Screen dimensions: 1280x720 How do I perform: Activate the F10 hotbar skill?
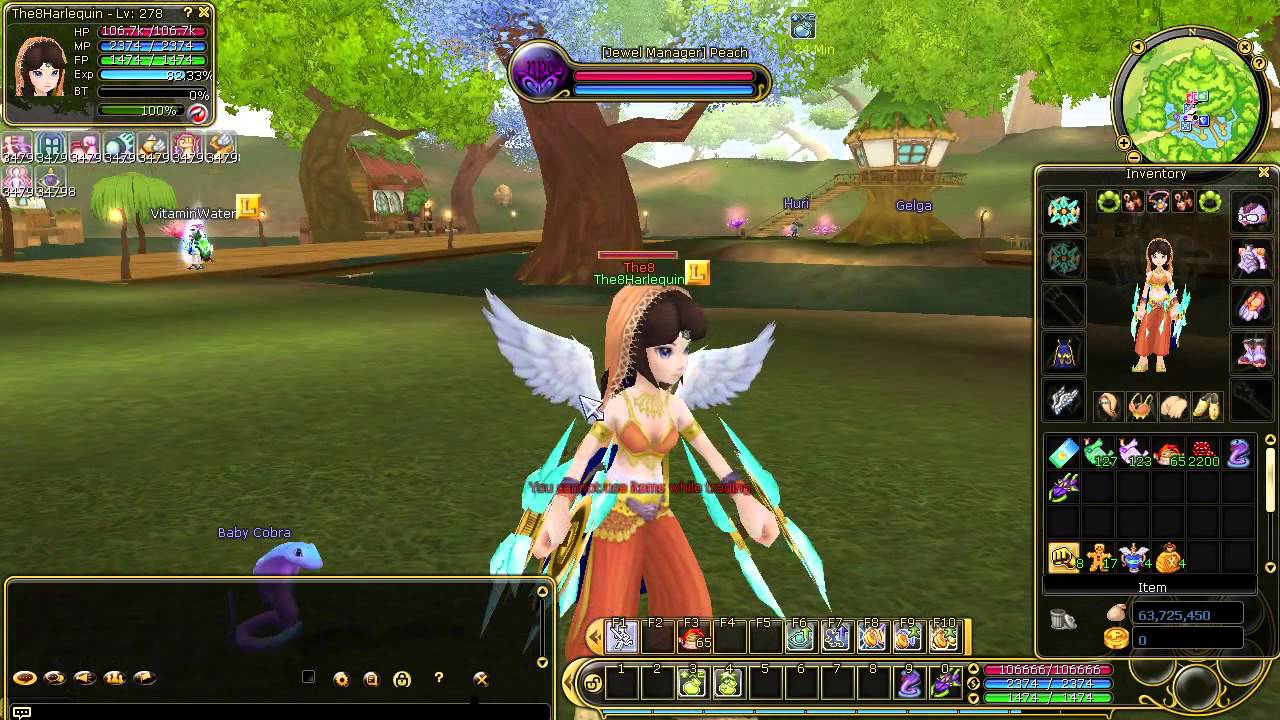click(943, 636)
